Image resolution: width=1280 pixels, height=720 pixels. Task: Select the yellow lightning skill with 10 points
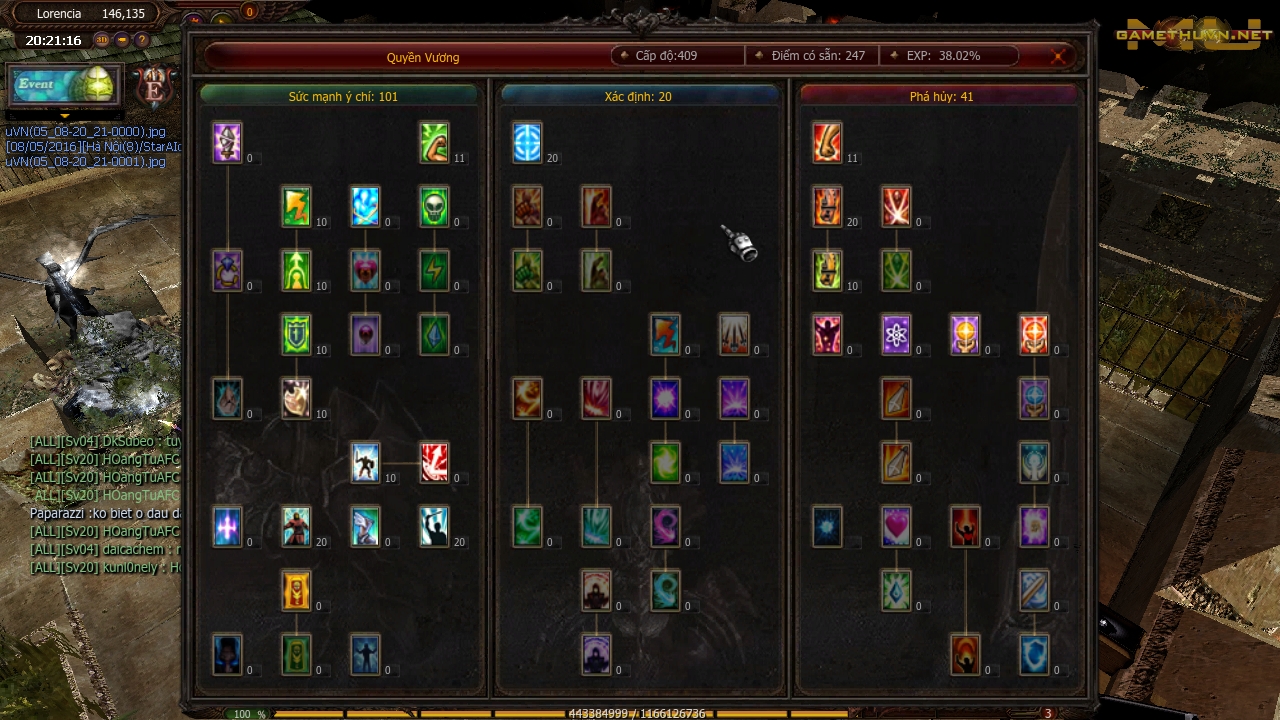pyautogui.click(x=296, y=206)
